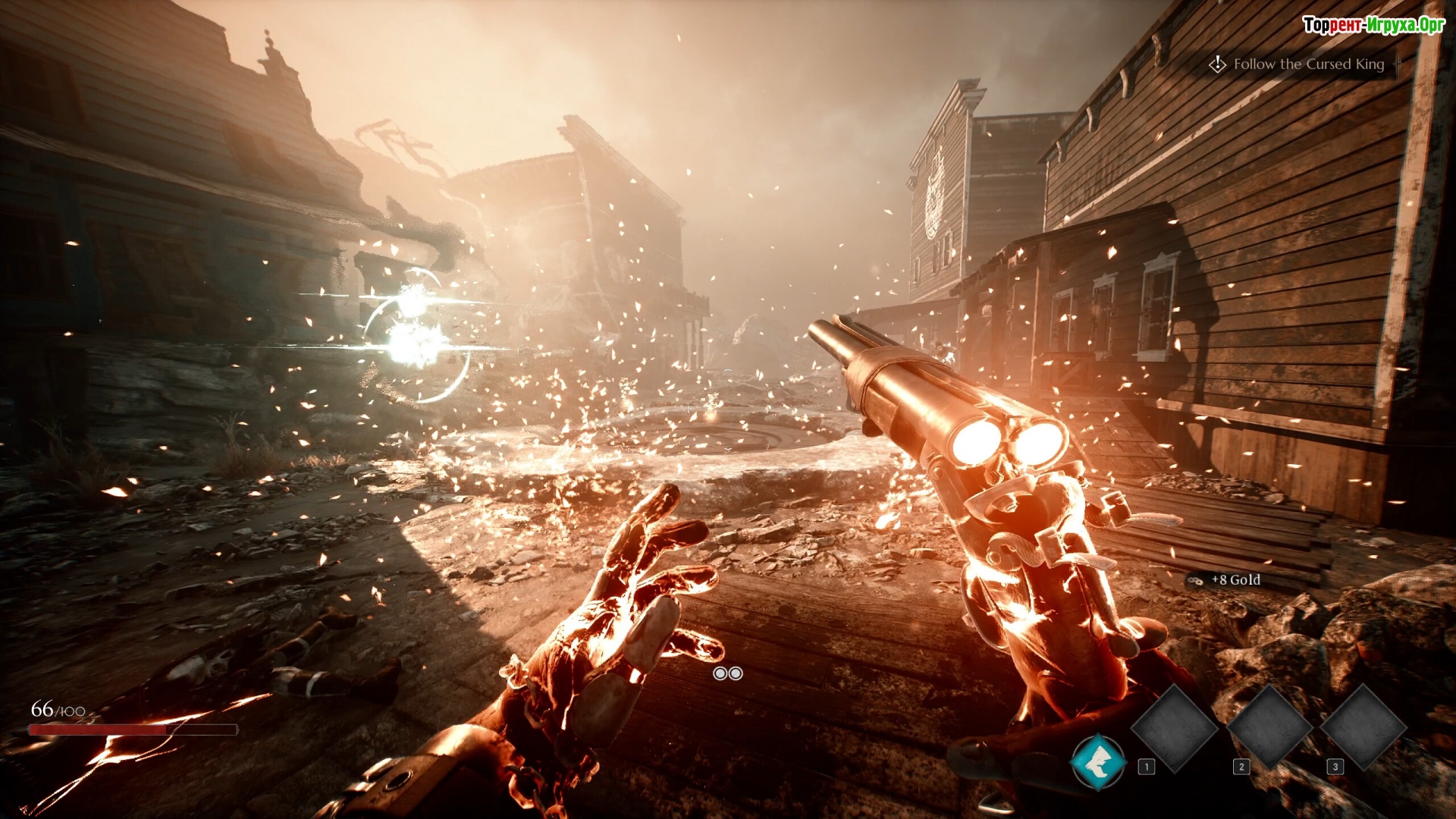The height and width of the screenshot is (819, 1456).
Task: Select the empty ability slot numbered 3
Action: [x=1363, y=728]
